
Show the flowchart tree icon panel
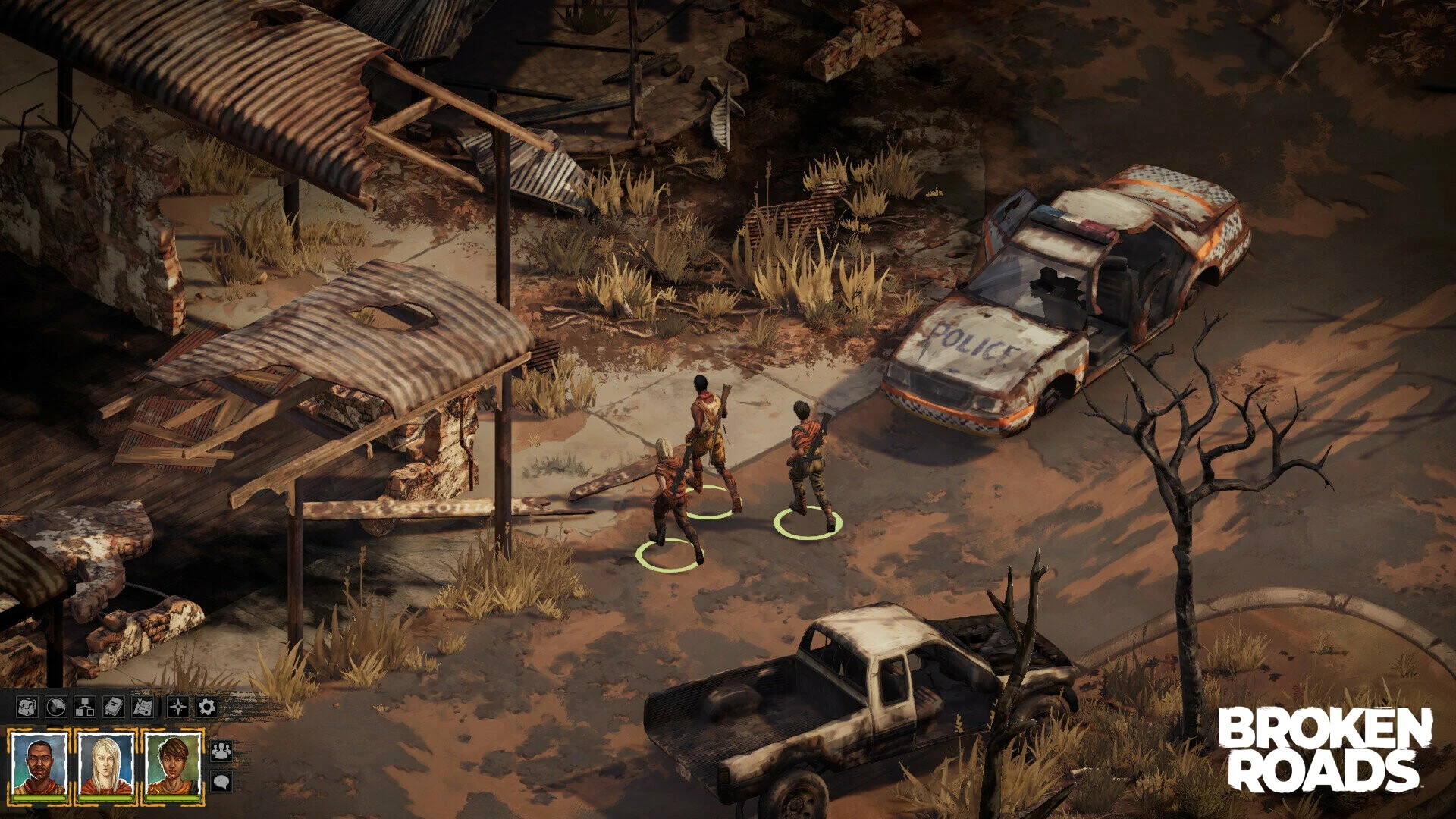pyautogui.click(x=84, y=708)
